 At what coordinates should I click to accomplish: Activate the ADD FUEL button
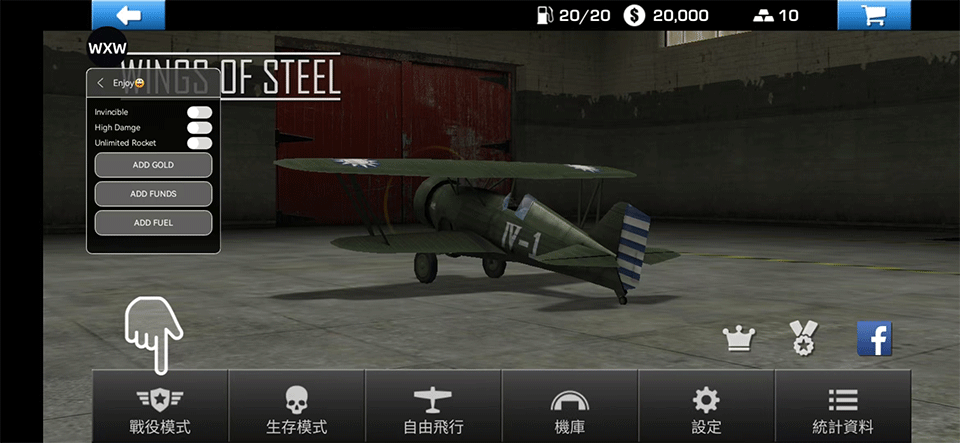pyautogui.click(x=153, y=222)
